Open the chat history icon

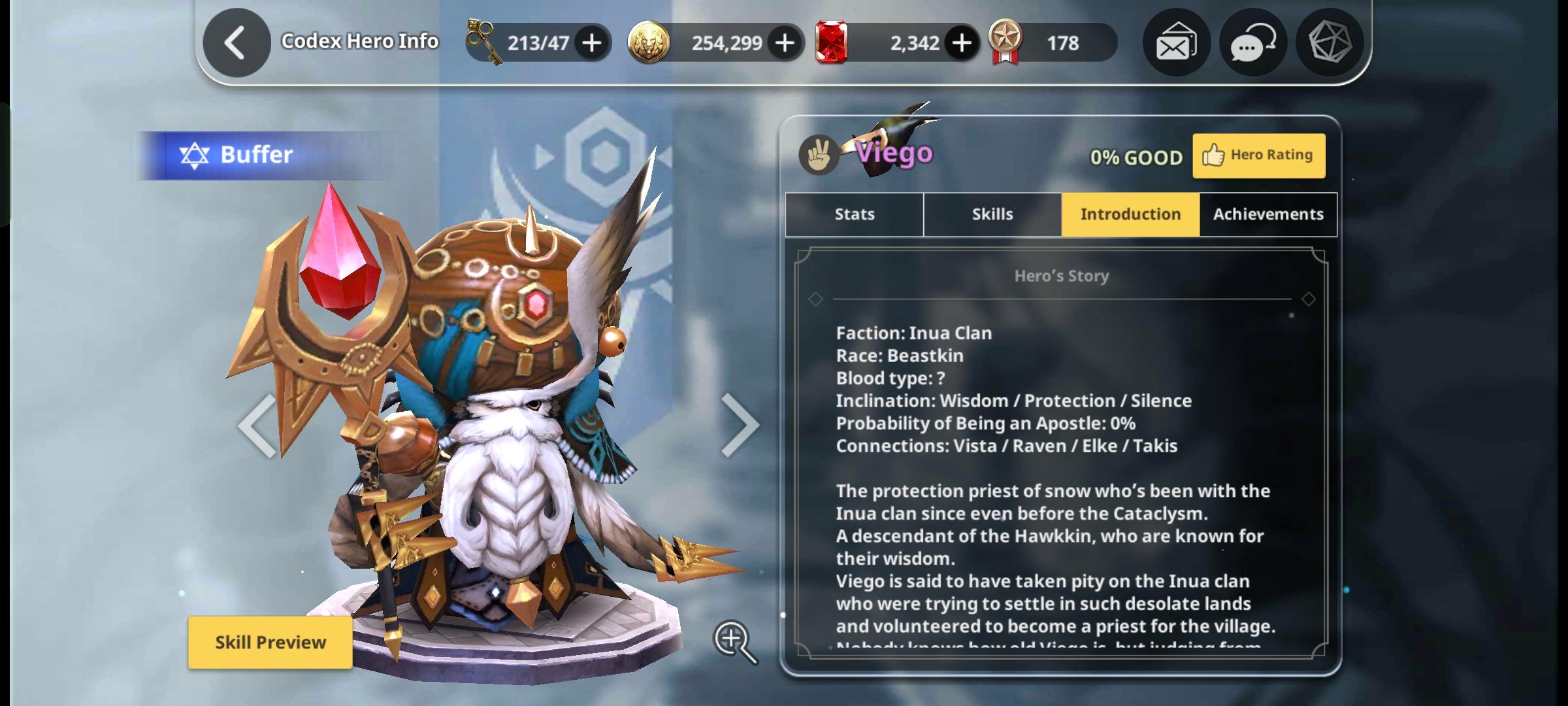(1251, 43)
